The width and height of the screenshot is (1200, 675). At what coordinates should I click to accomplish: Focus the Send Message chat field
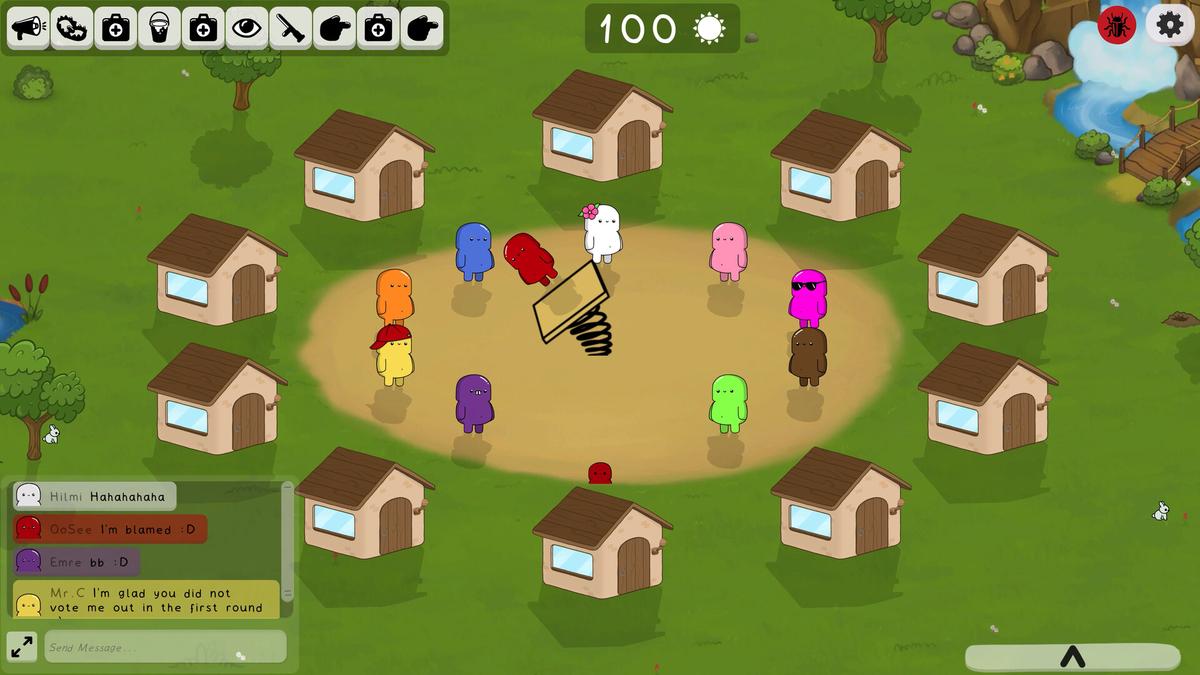(x=165, y=647)
